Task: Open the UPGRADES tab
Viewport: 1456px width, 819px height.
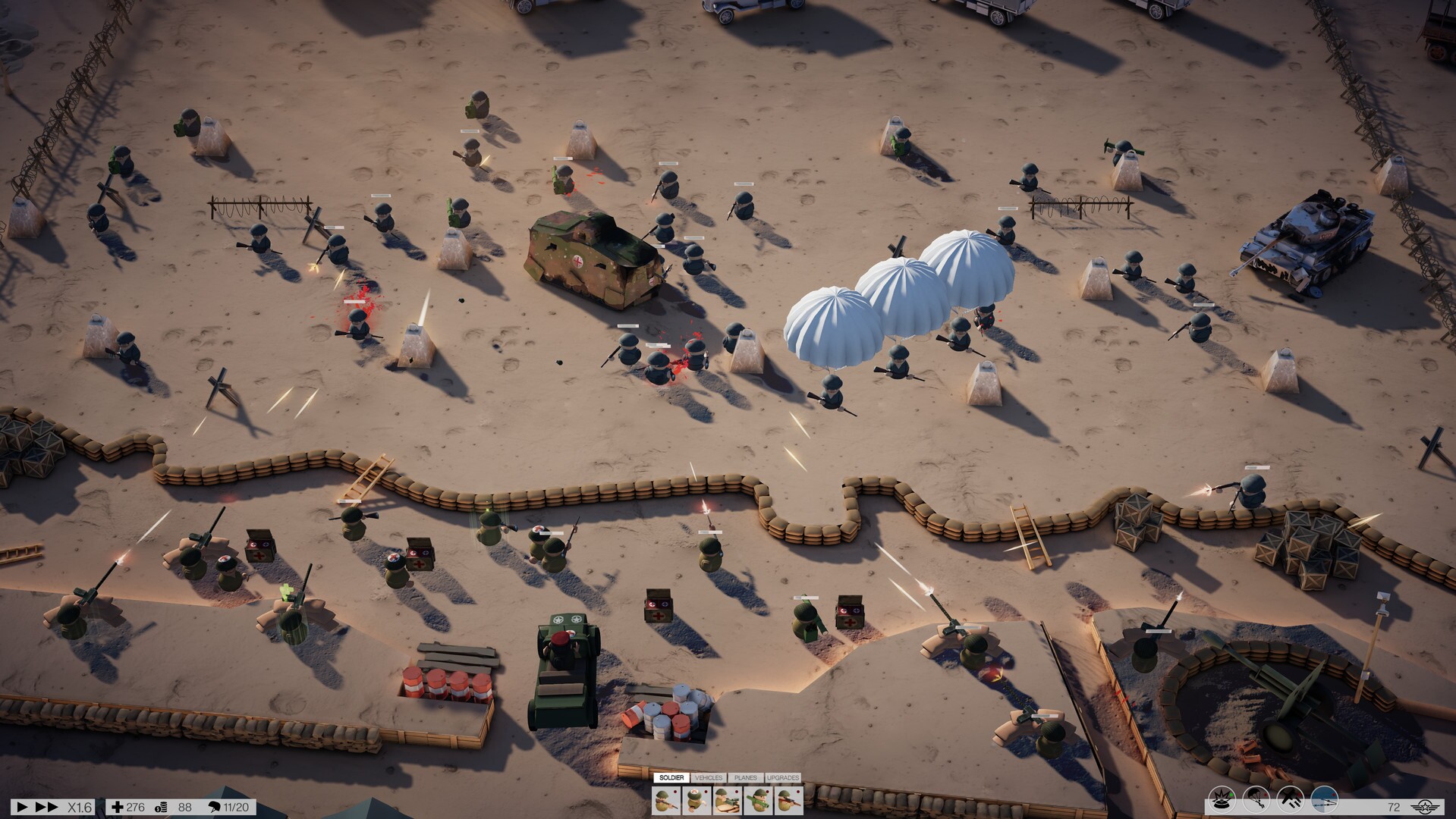Action: [x=782, y=777]
